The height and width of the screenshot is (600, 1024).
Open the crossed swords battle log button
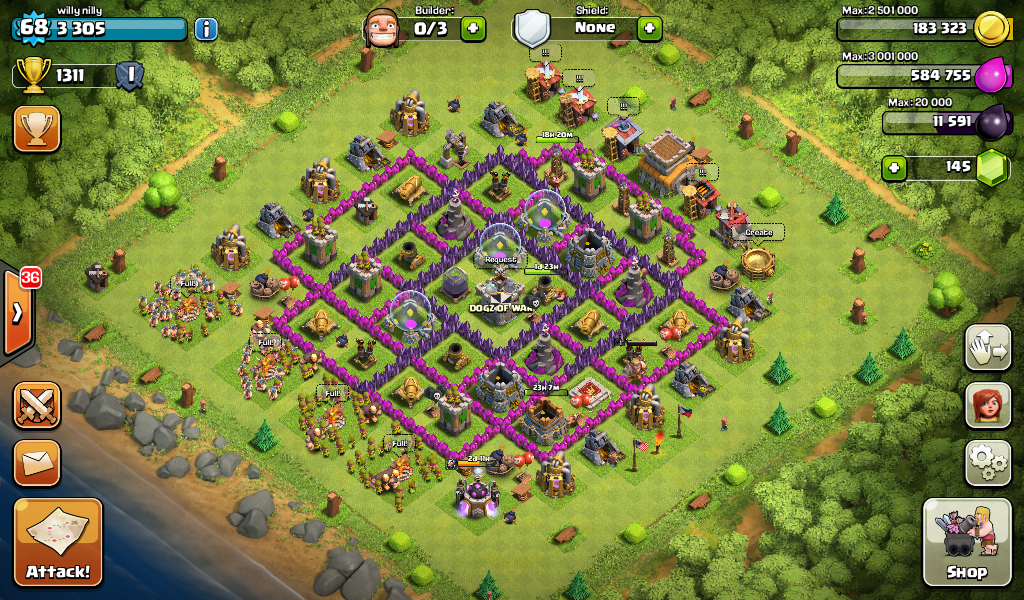coord(37,405)
